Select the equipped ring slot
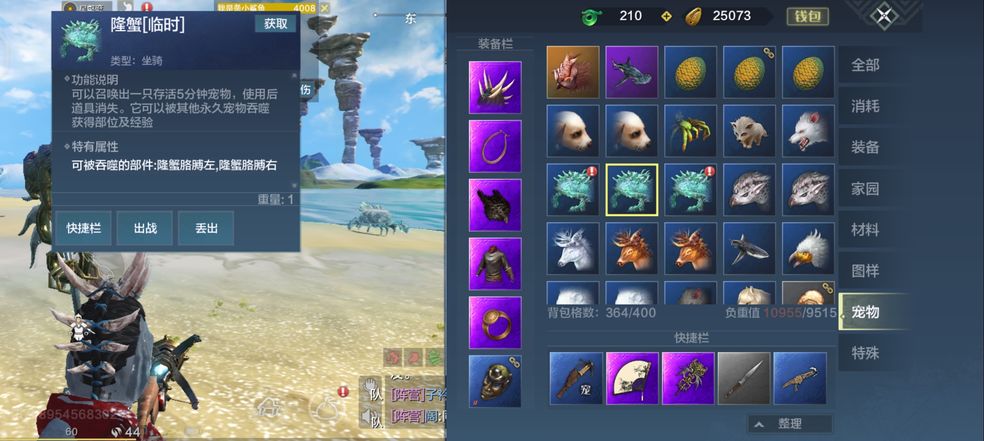The image size is (984, 441). click(x=495, y=322)
